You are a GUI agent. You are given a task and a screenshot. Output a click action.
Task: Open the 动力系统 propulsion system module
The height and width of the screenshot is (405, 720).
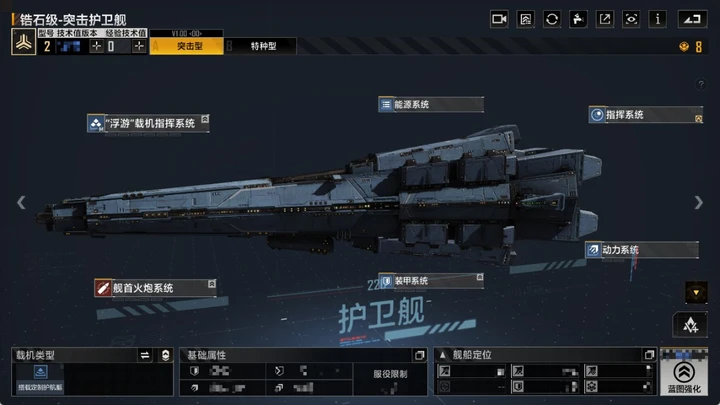click(x=628, y=249)
